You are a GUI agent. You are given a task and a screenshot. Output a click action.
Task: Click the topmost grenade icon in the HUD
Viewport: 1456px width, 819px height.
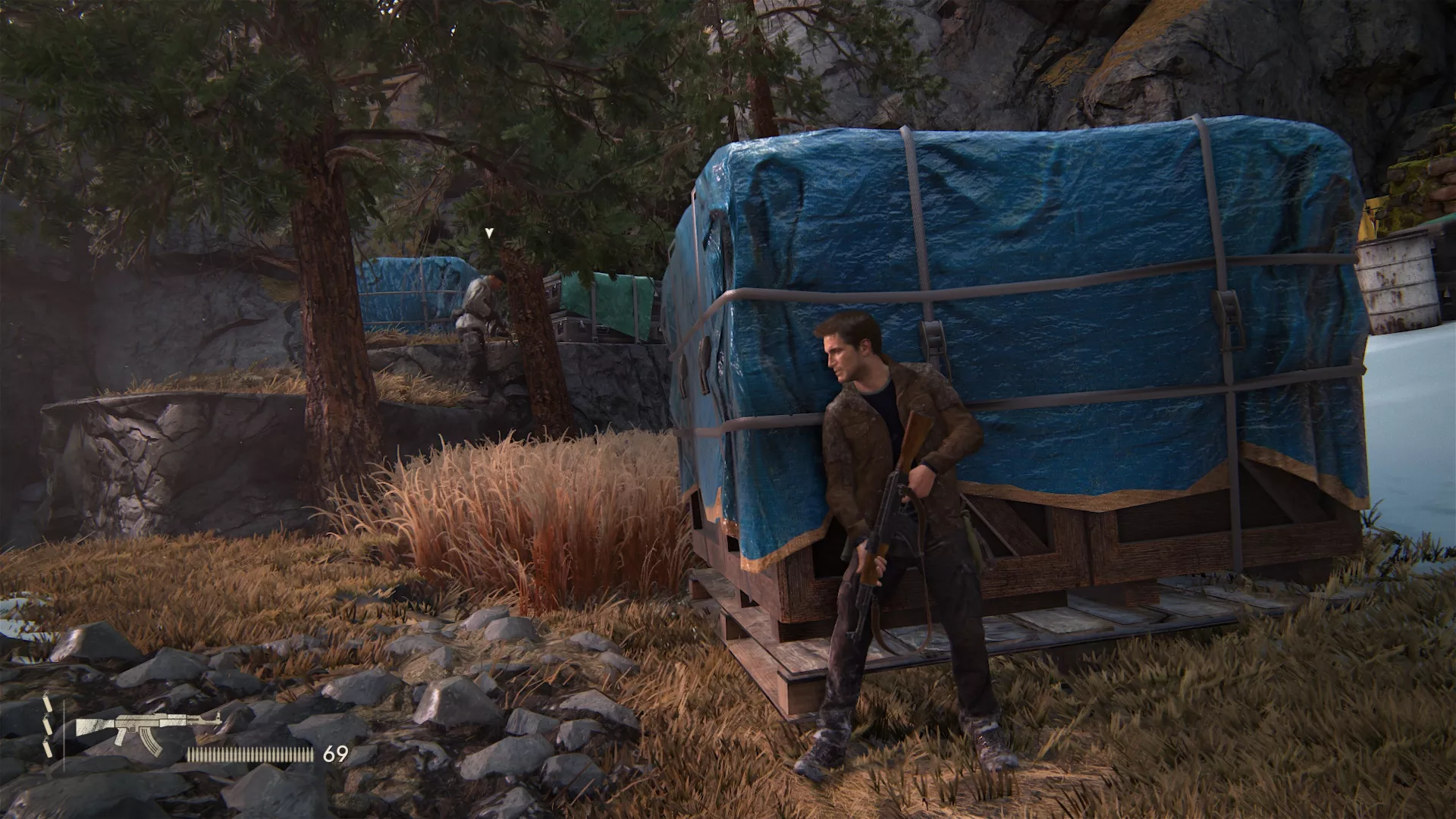(49, 705)
